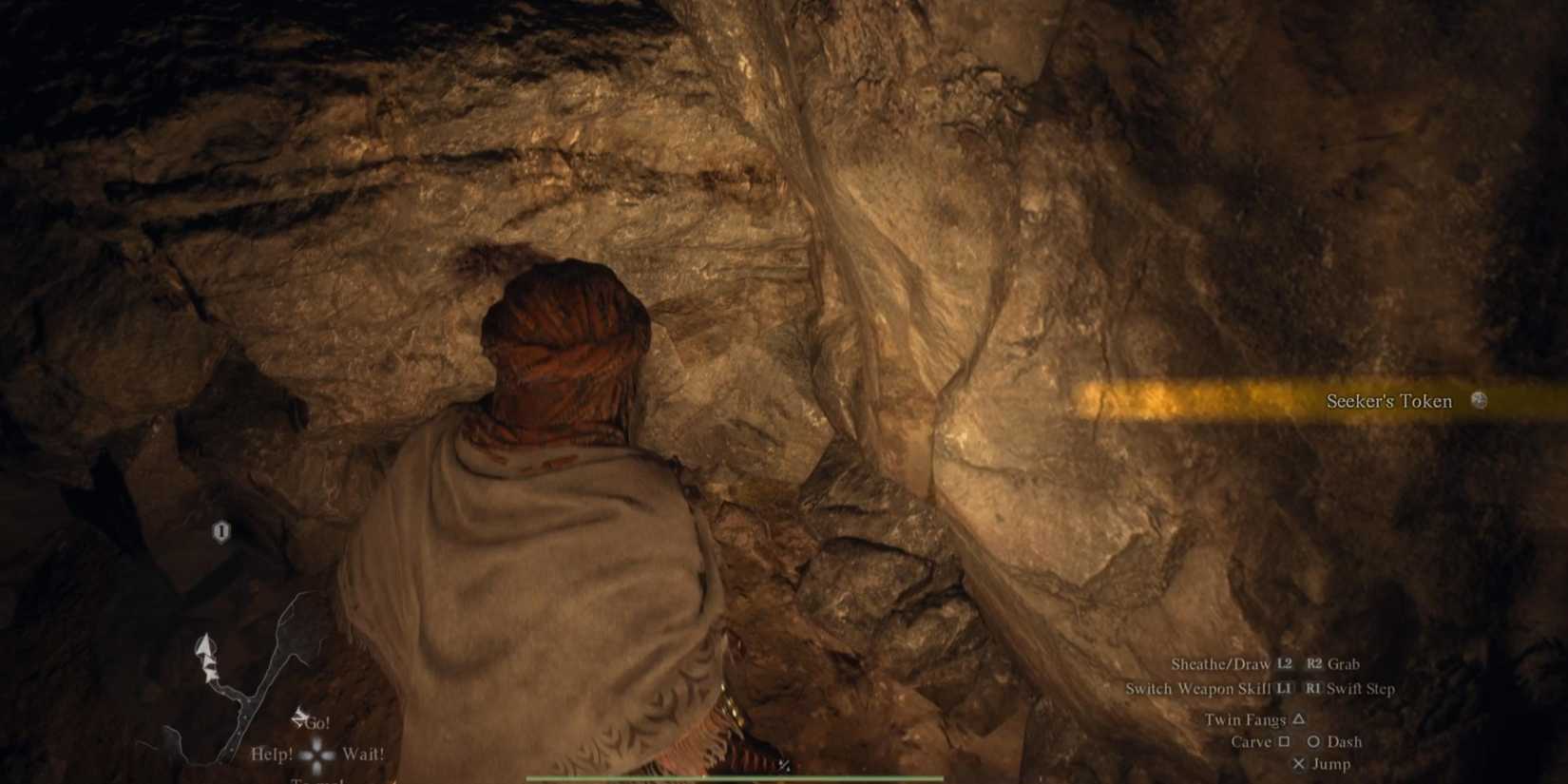Click the square glyph beside Carve
Screen dimensions: 1568x784
point(1285,741)
